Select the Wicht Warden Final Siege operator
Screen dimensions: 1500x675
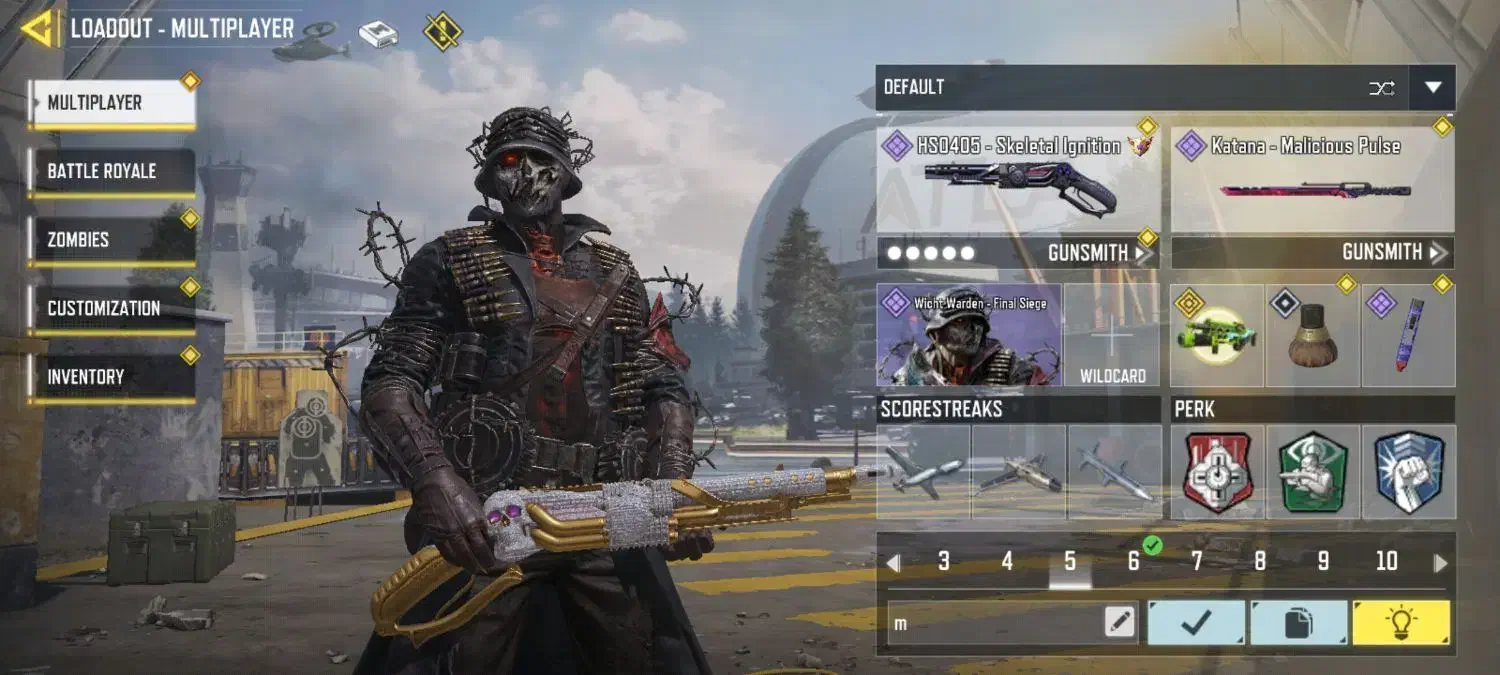click(969, 335)
